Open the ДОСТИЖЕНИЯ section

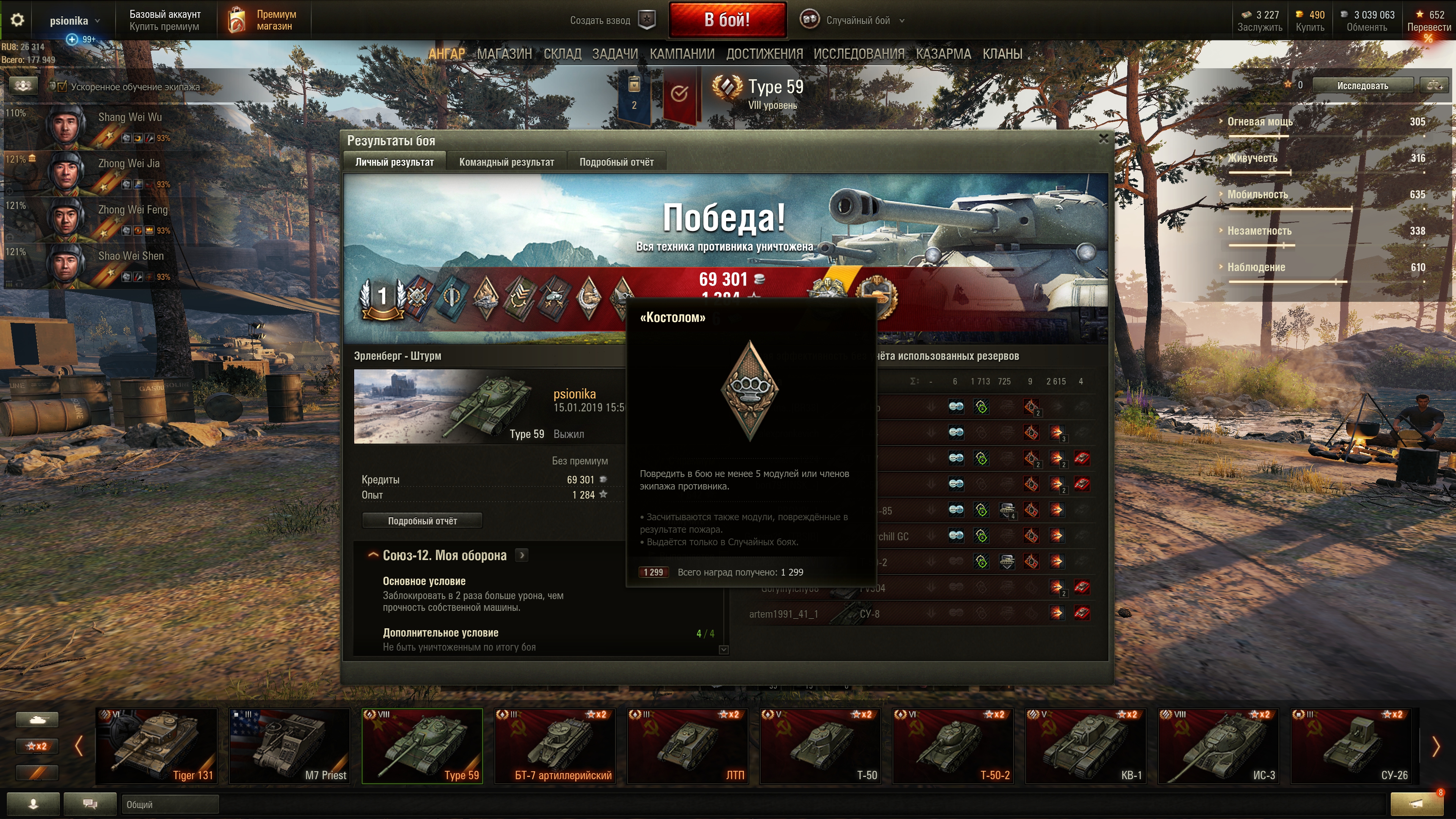(x=764, y=54)
